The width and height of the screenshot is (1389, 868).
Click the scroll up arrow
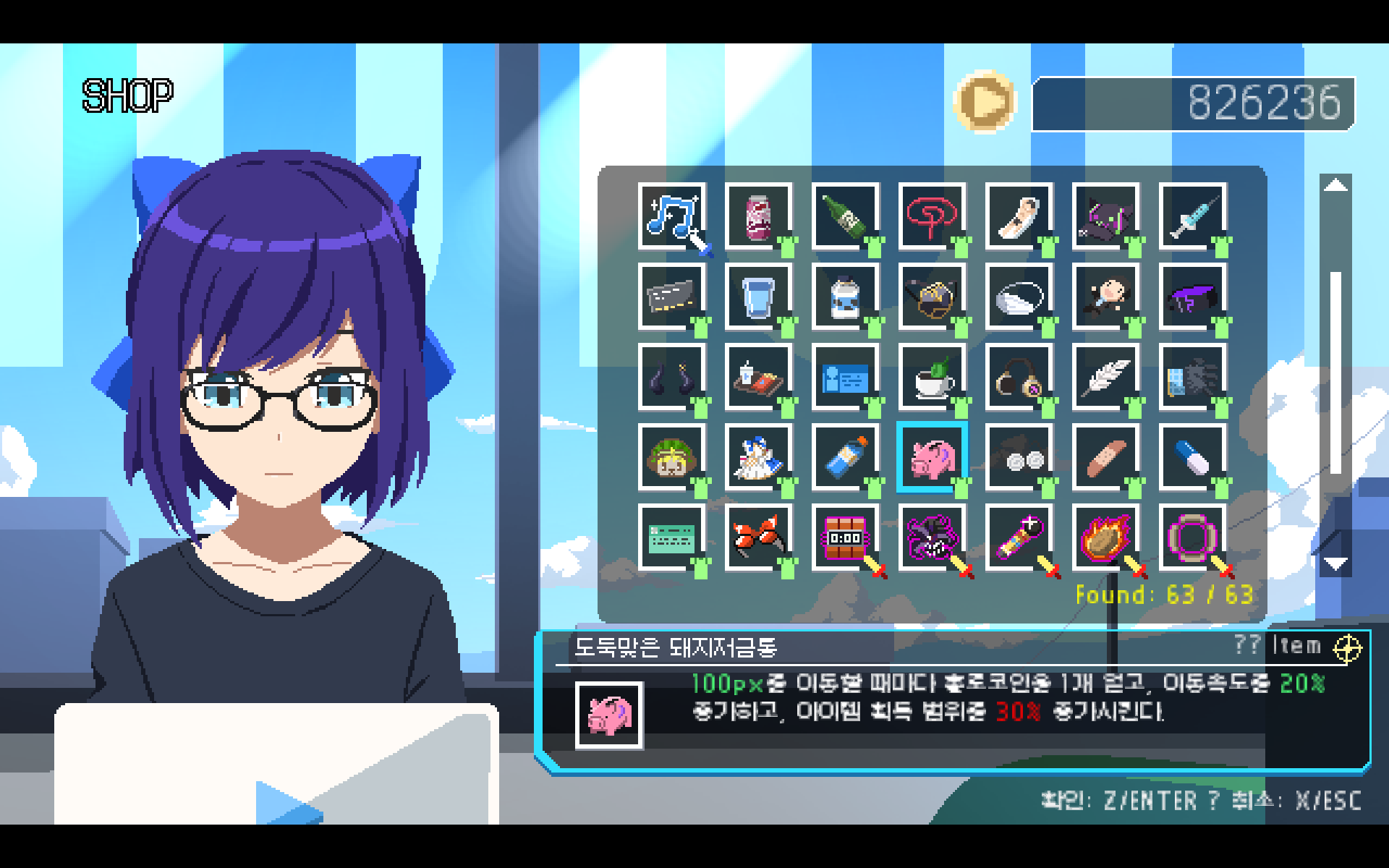[x=1335, y=186]
